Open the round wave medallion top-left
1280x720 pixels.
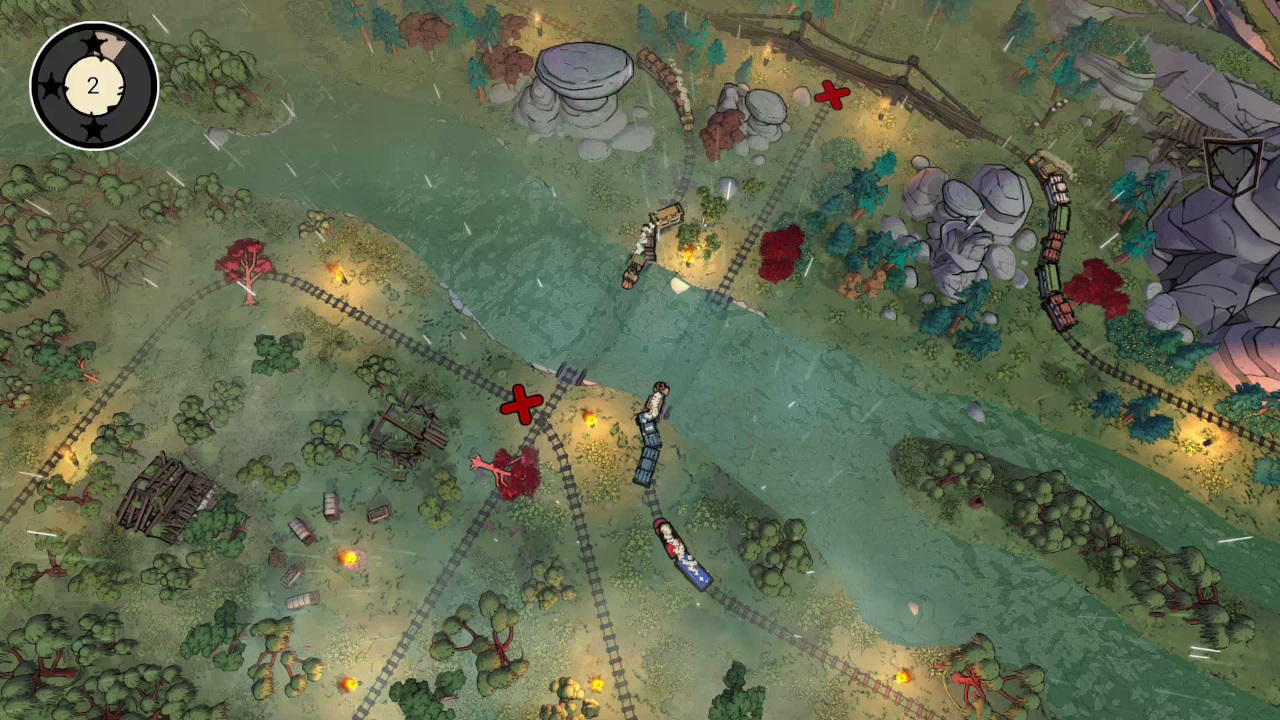93,86
